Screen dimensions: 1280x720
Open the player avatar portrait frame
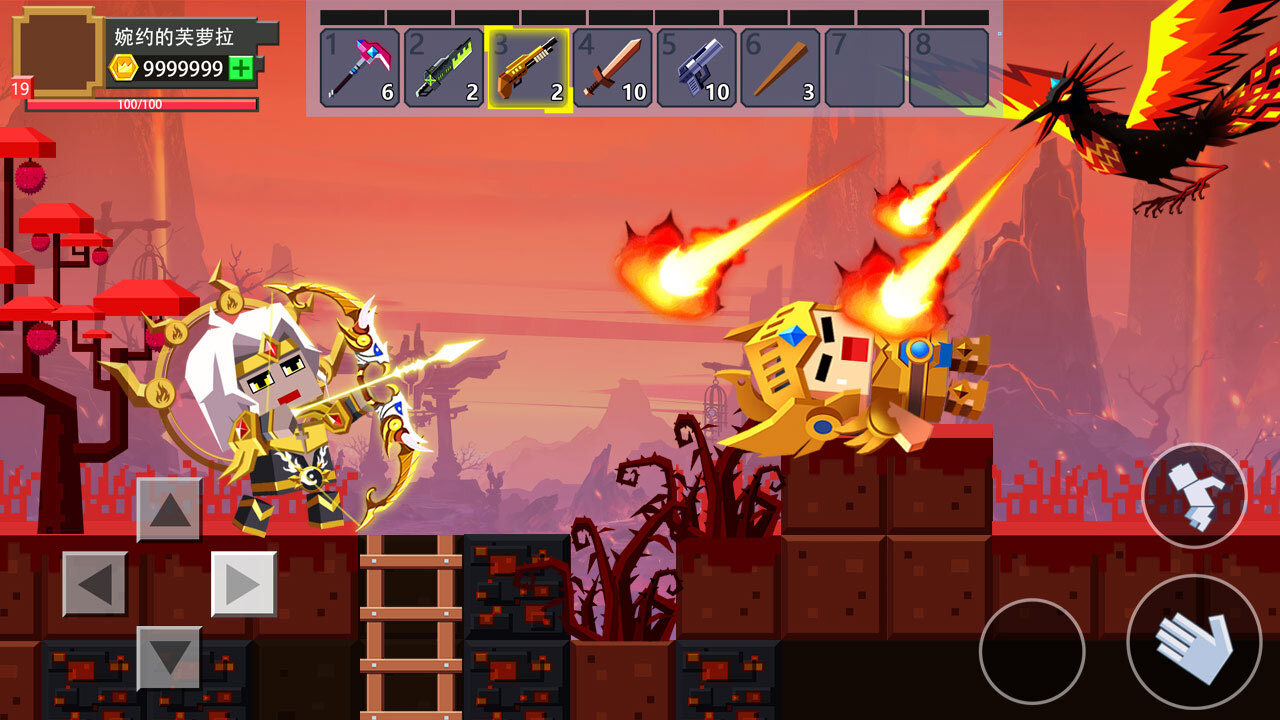pos(57,50)
